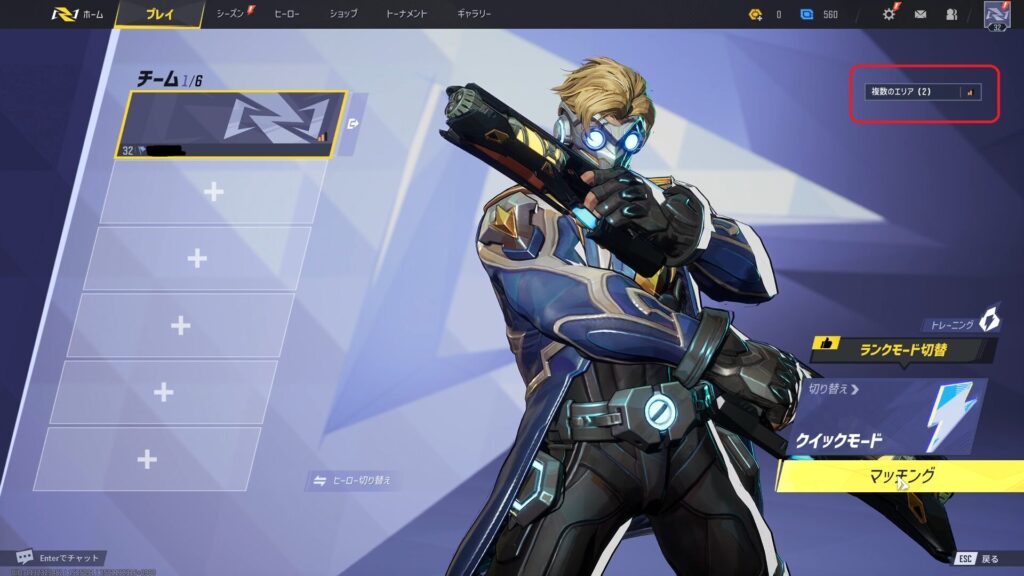Open the 複数のエリア region dropdown
1024x576 pixels.
point(923,92)
